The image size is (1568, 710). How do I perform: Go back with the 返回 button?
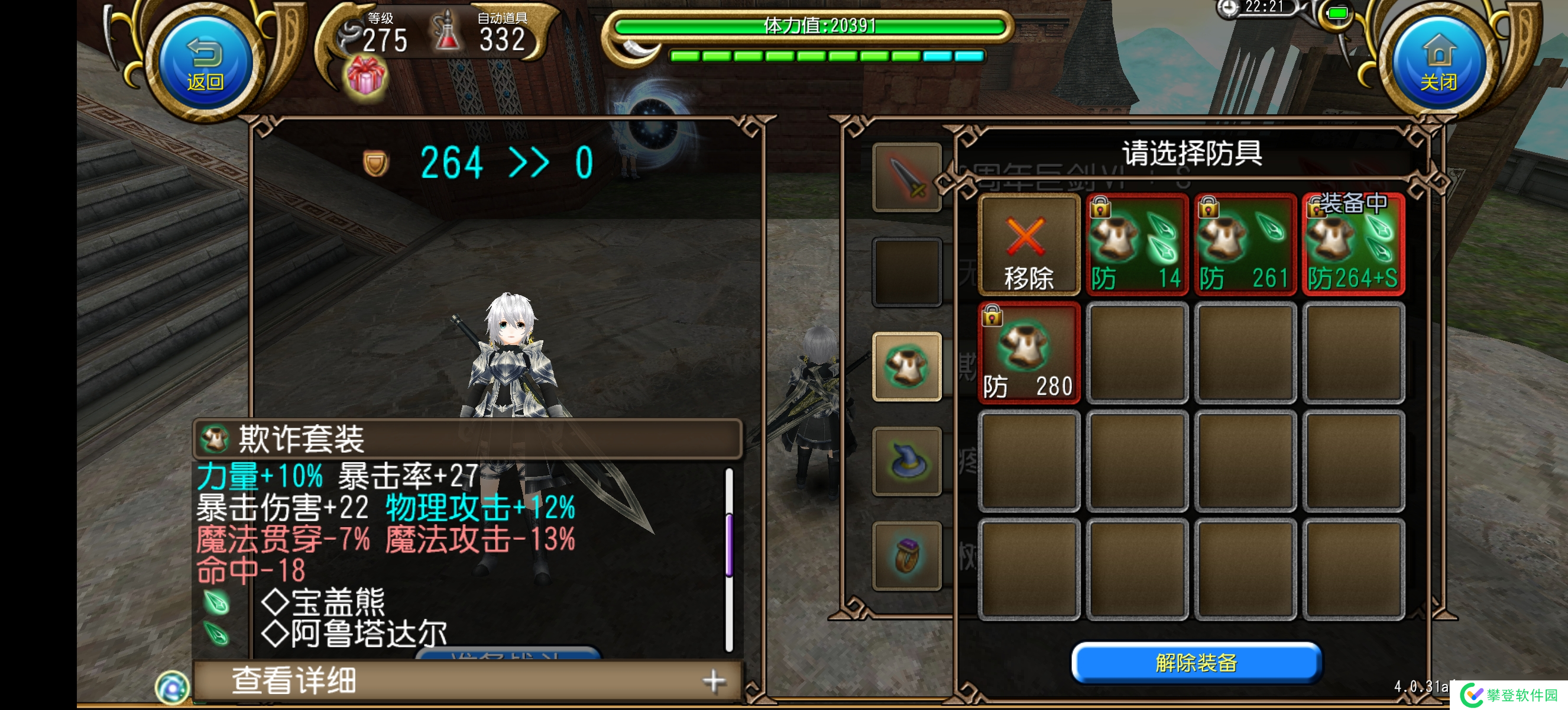pyautogui.click(x=205, y=64)
